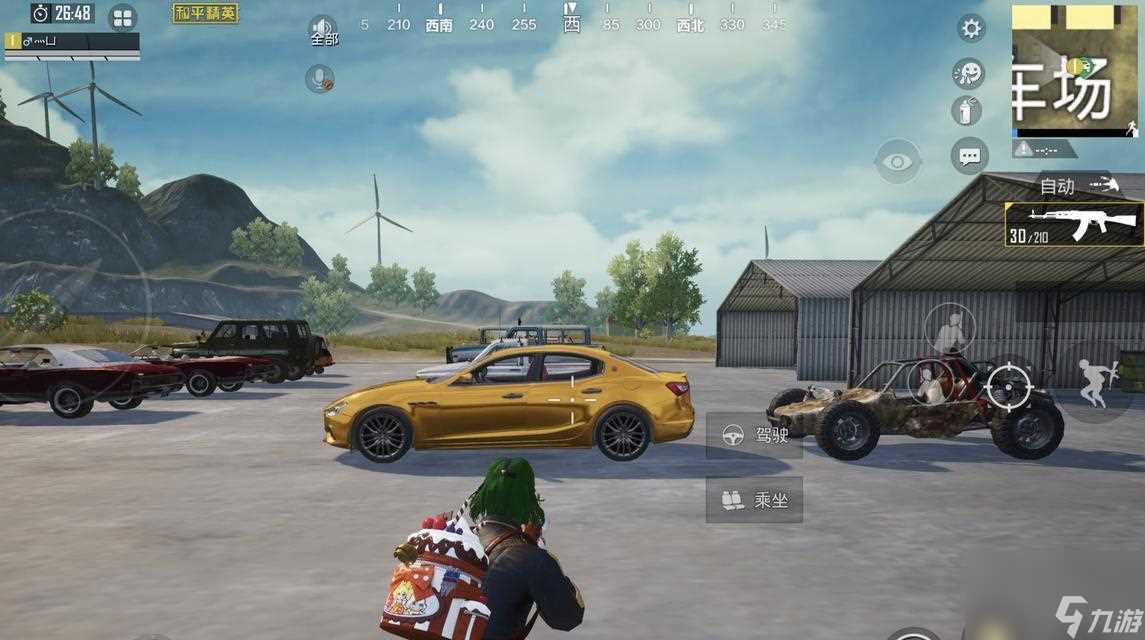Select the teammate name status bar

click(x=72, y=42)
